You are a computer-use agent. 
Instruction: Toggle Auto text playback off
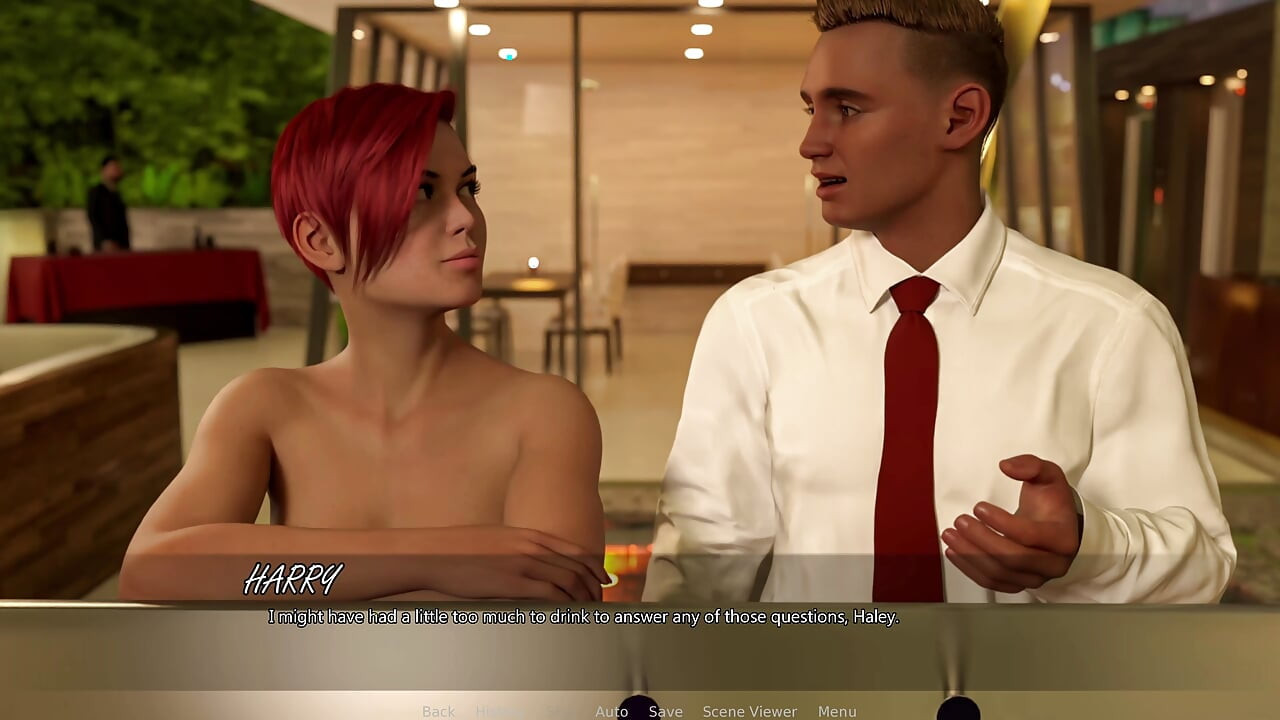pos(612,711)
